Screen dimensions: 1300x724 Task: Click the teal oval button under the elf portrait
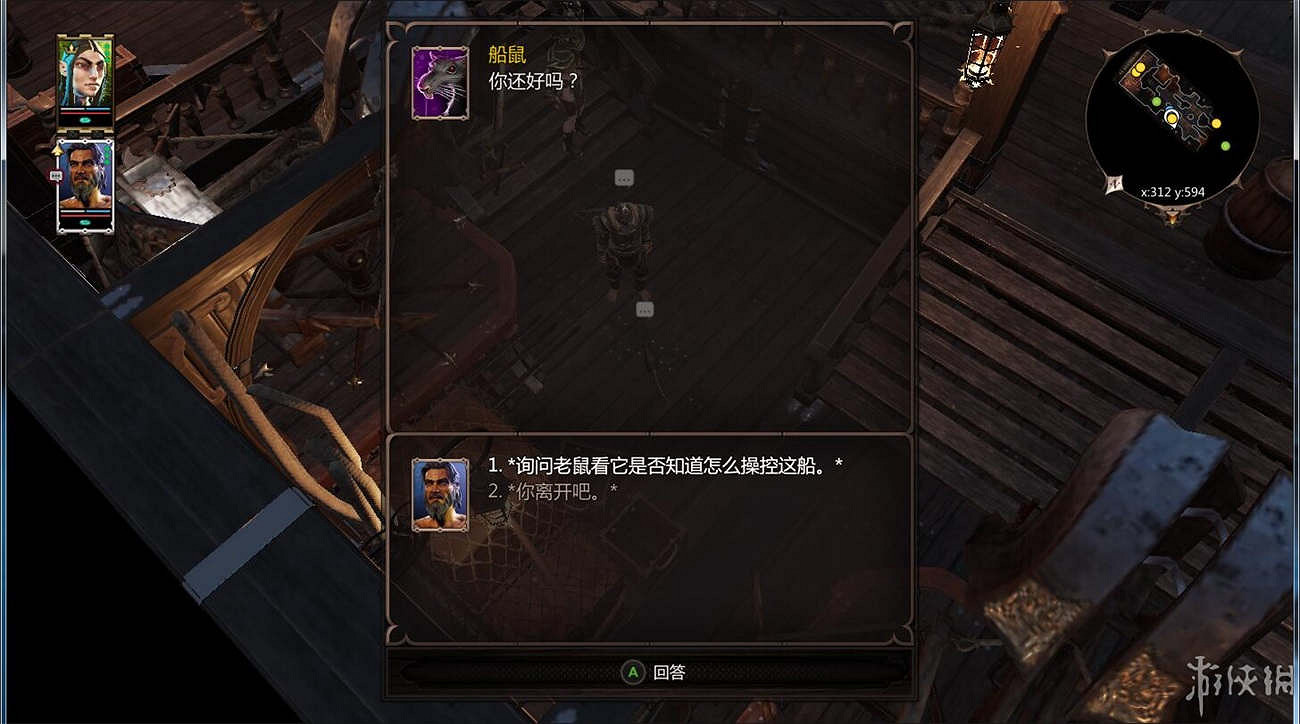84,119
